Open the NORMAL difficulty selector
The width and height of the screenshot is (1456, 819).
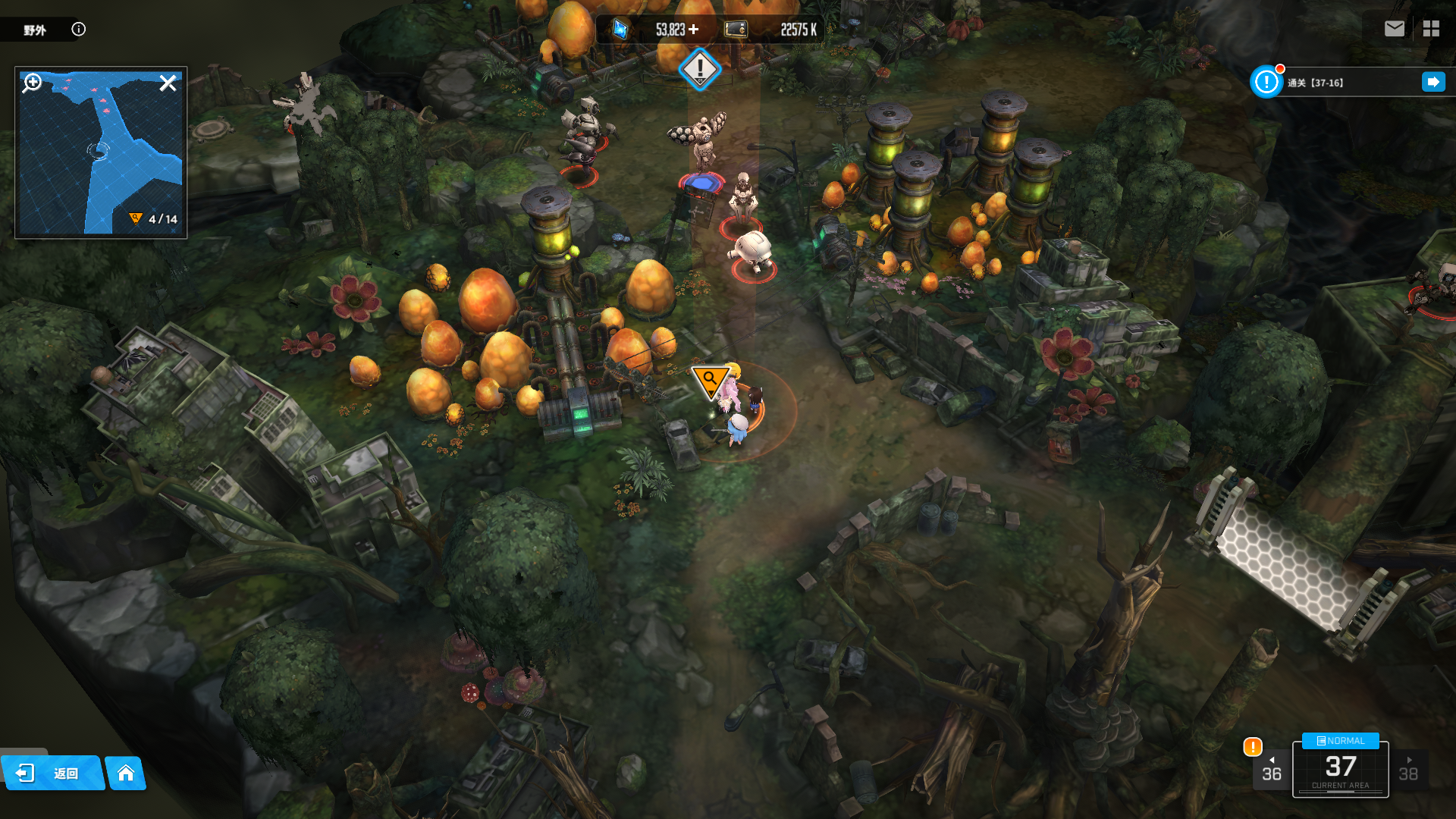[x=1340, y=741]
